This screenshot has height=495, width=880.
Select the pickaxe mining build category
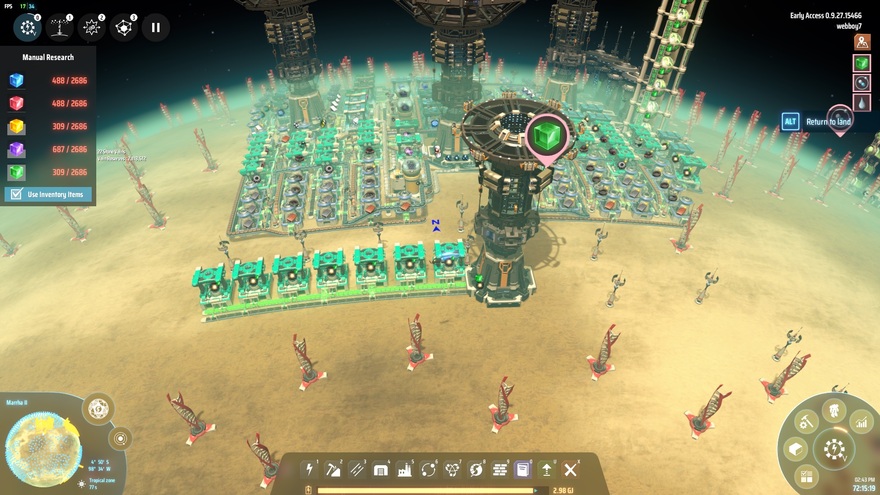click(x=333, y=469)
